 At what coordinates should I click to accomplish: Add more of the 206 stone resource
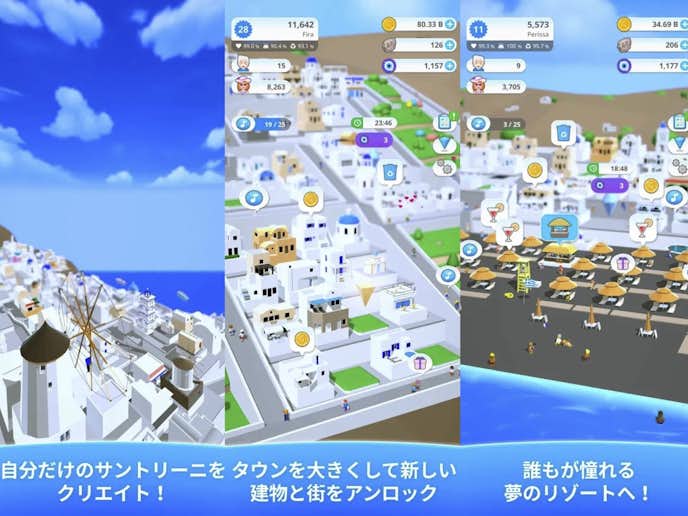point(684,45)
